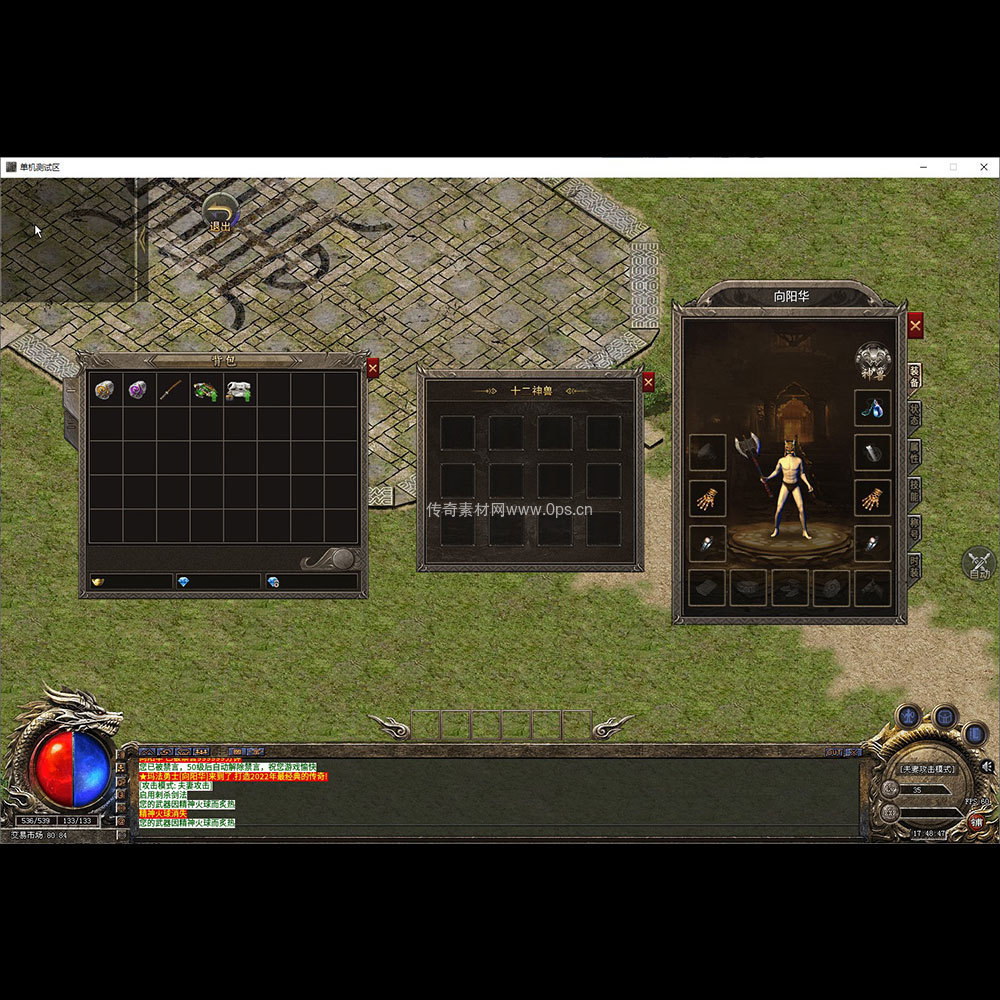Click the round button at the backpack's bottom corner
The height and width of the screenshot is (1000, 1000).
coord(342,559)
